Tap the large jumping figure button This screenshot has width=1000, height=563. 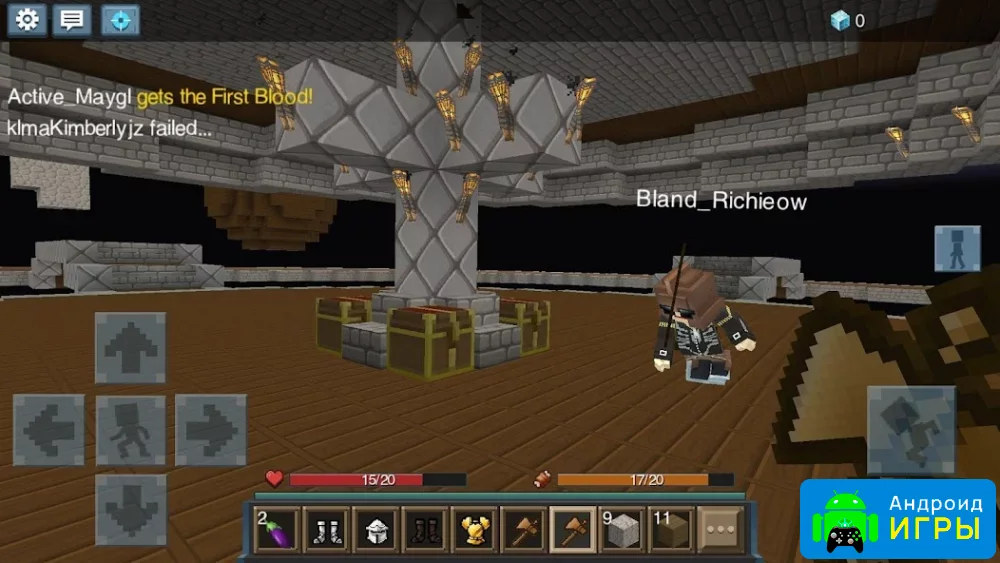pyautogui.click(x=910, y=430)
